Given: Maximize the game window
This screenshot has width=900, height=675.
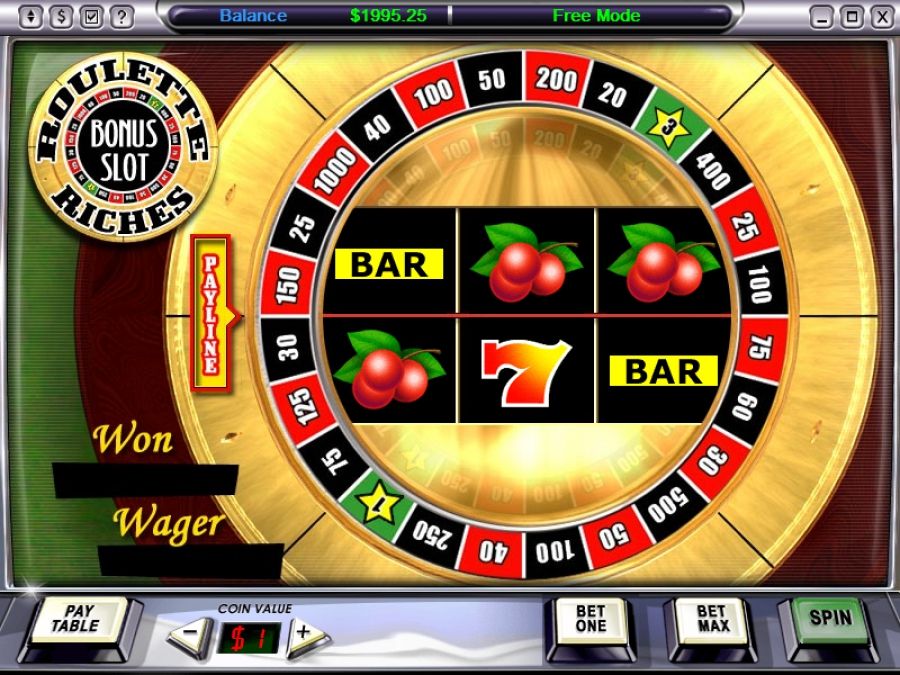Looking at the screenshot, I should [851, 16].
